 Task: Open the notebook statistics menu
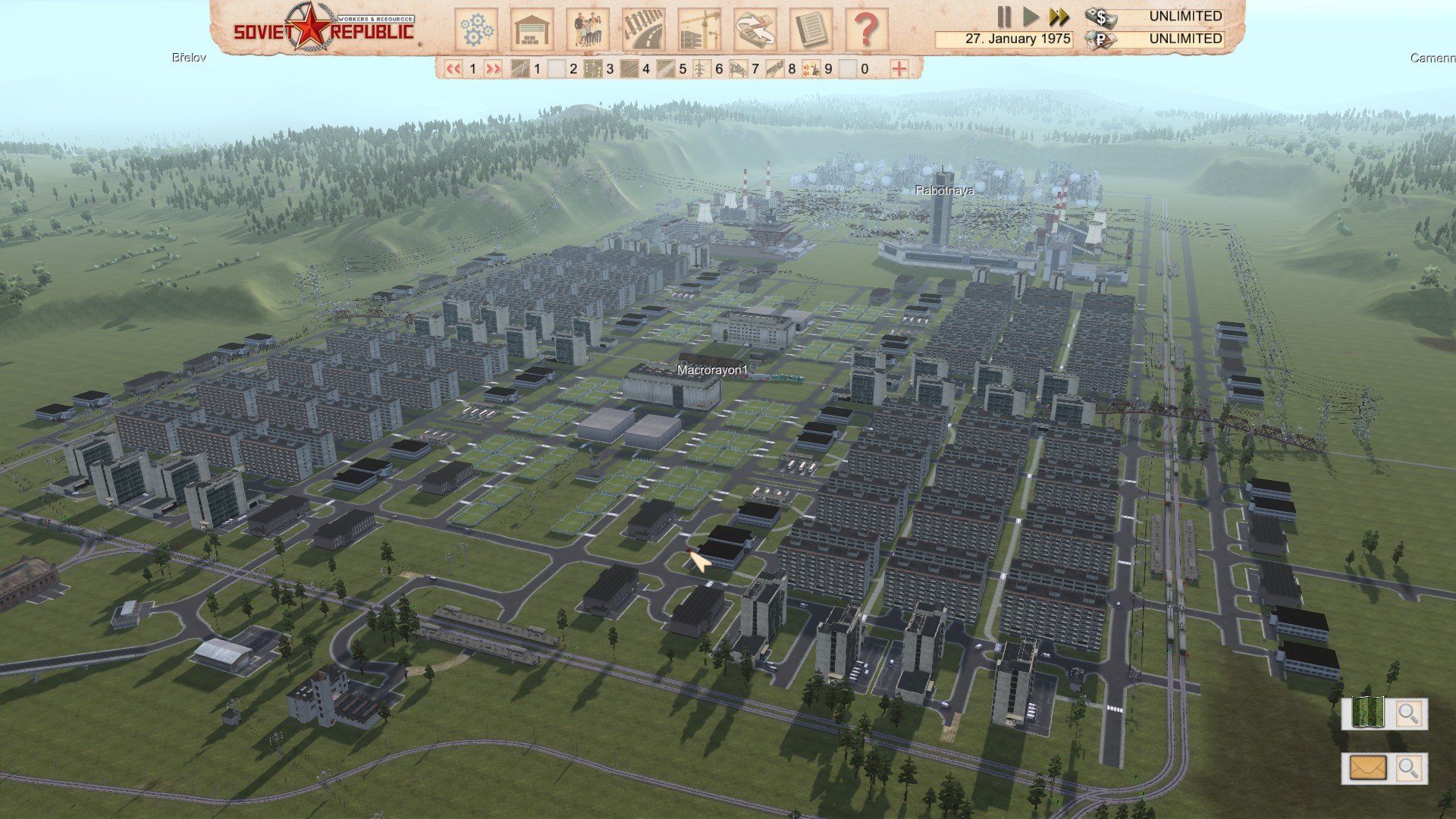tap(811, 30)
